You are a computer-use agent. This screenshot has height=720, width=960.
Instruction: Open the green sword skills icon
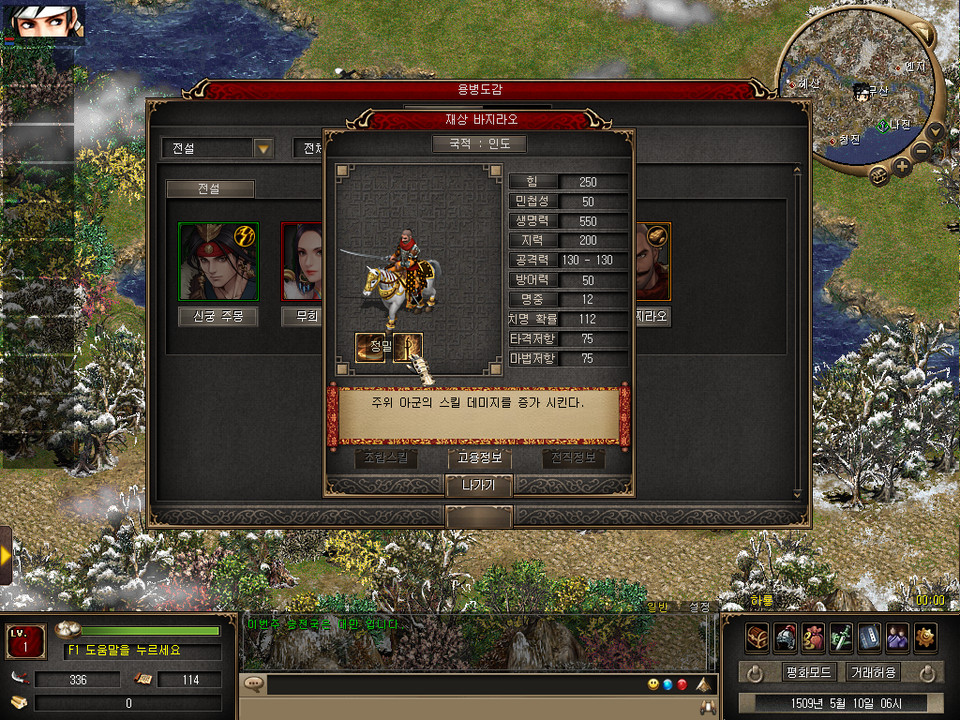[842, 636]
